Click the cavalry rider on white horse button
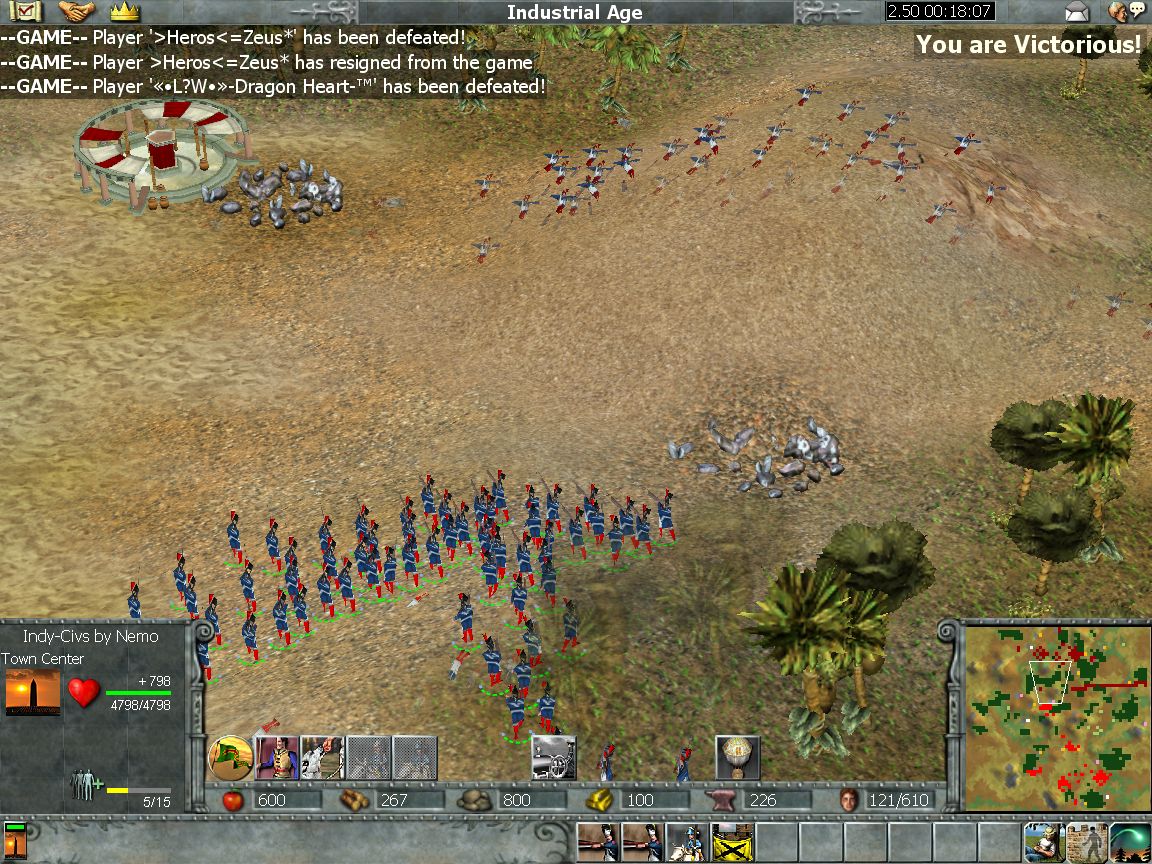The width and height of the screenshot is (1152, 864). coord(687,842)
